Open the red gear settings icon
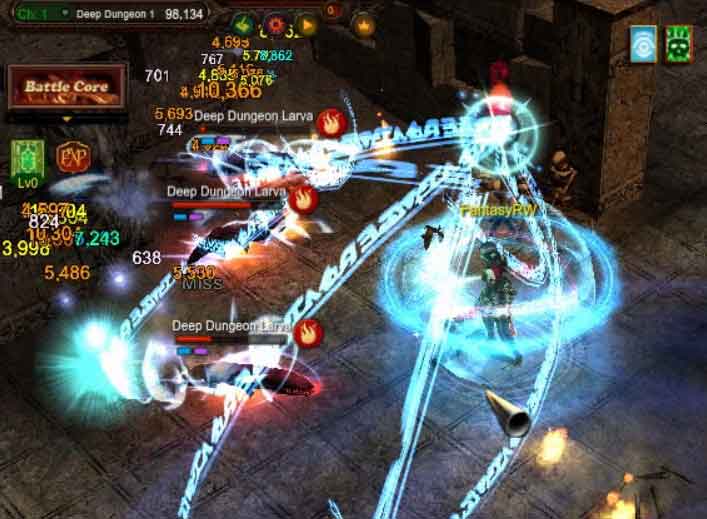The height and width of the screenshot is (519, 707). coord(274,22)
